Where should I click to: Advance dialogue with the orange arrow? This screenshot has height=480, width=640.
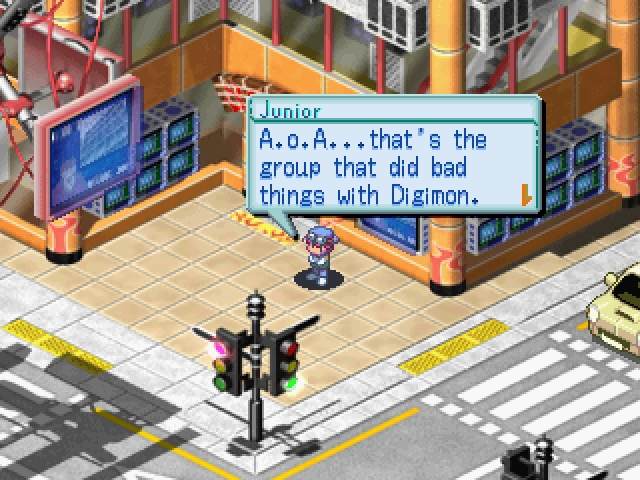(x=525, y=193)
